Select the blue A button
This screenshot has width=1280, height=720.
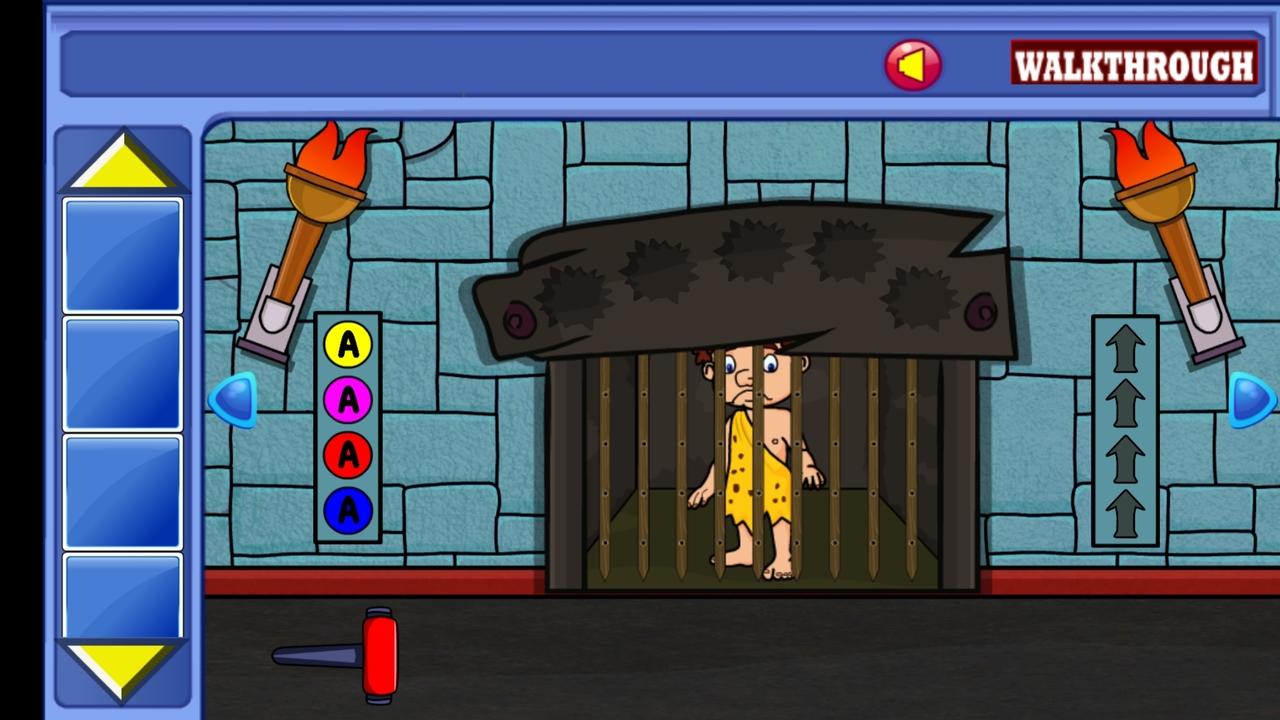click(347, 510)
